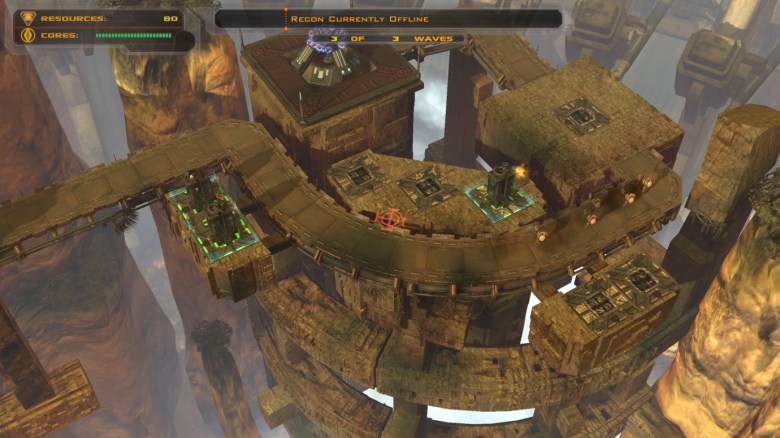The image size is (780, 438).
Task: Select the yellow Cores icon
Action: (x=26, y=36)
